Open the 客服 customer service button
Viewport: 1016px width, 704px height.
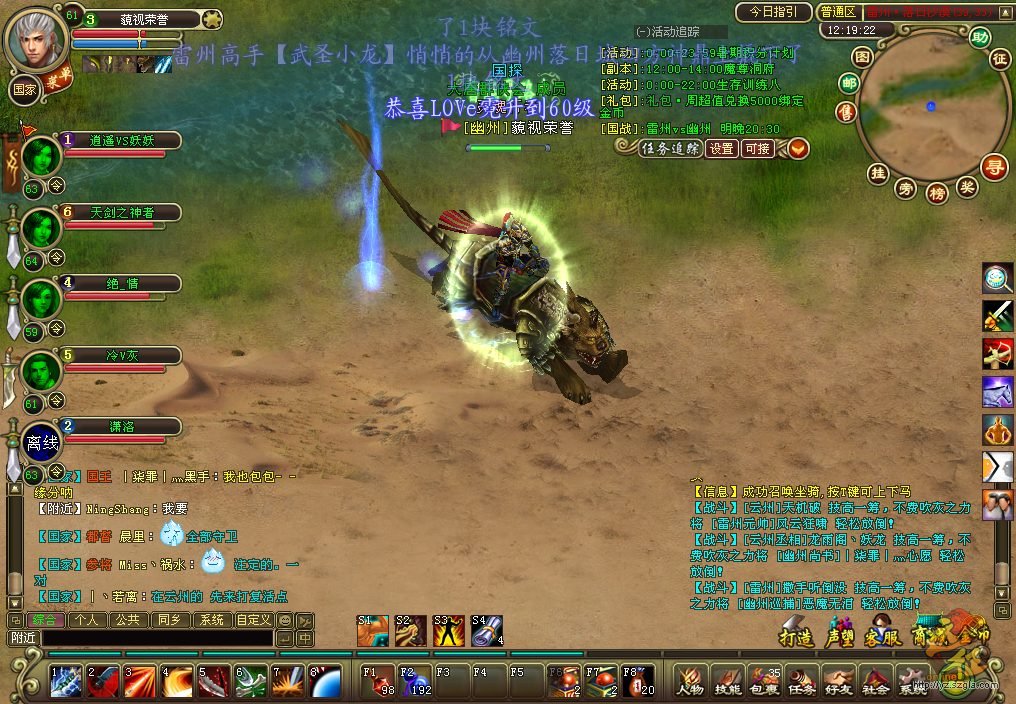point(883,636)
